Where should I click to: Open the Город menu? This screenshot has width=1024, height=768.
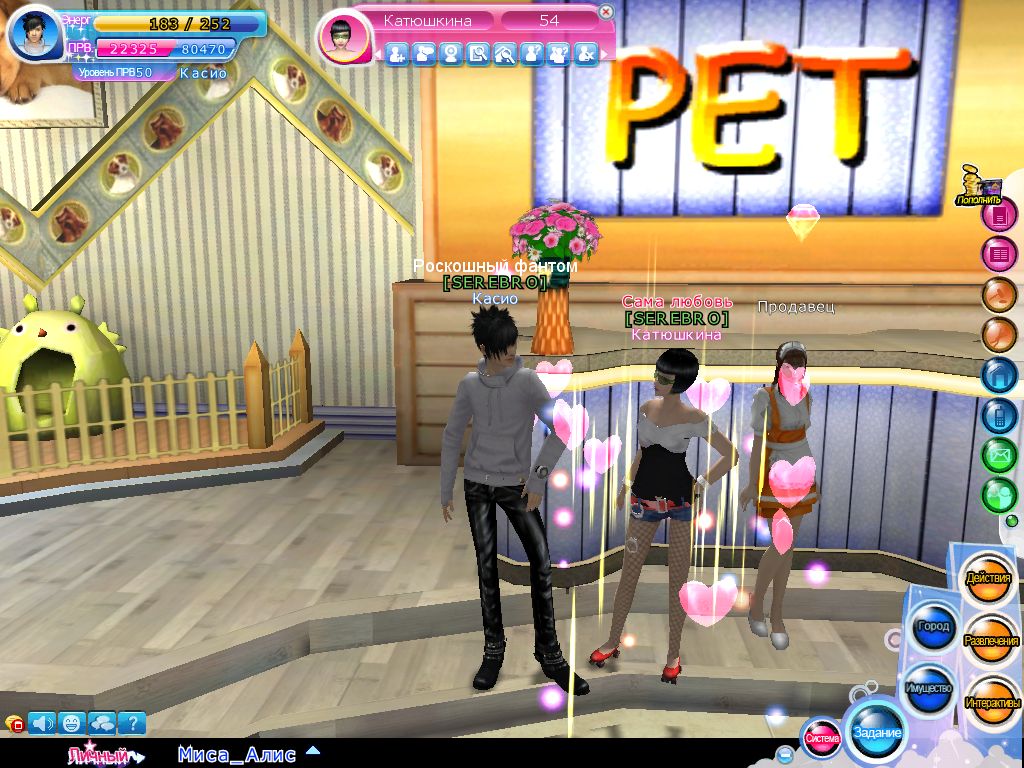[x=932, y=627]
